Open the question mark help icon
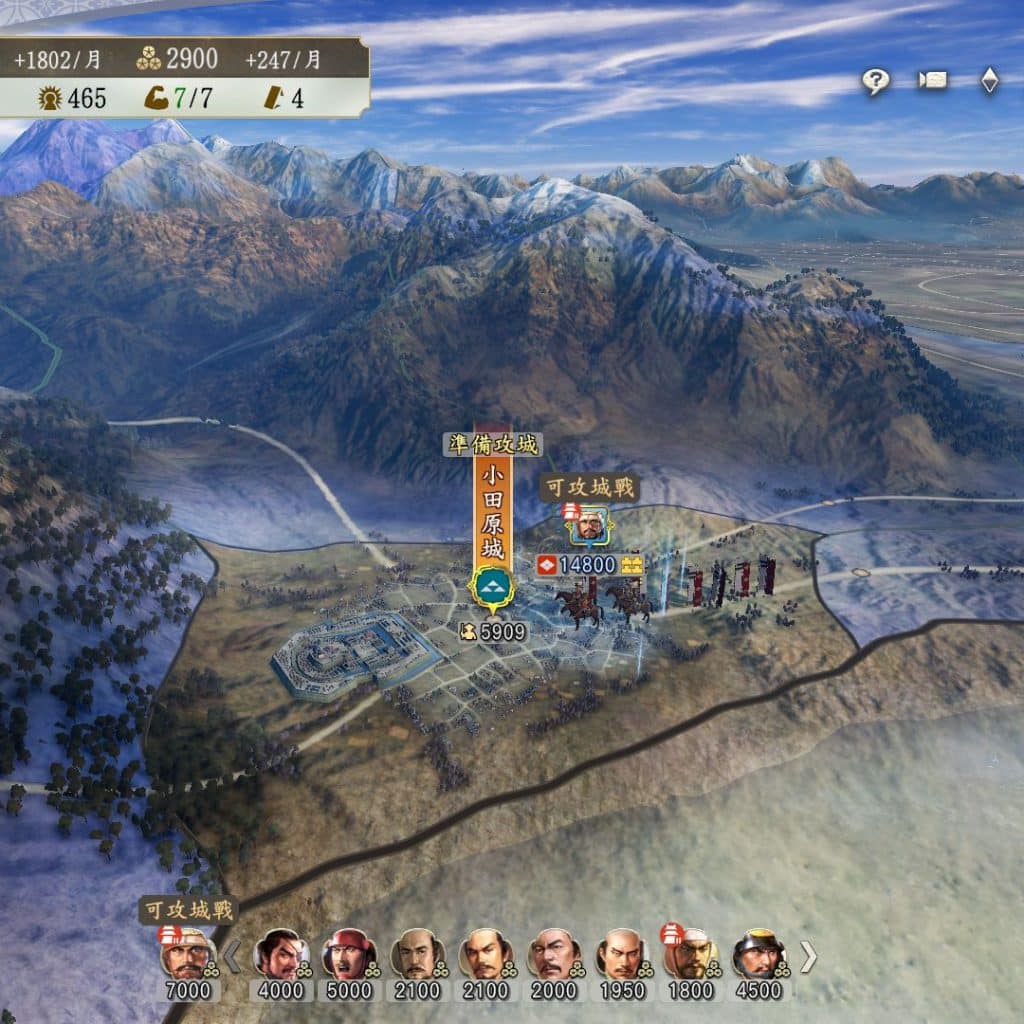Screen dimensions: 1024x1024 876,82
